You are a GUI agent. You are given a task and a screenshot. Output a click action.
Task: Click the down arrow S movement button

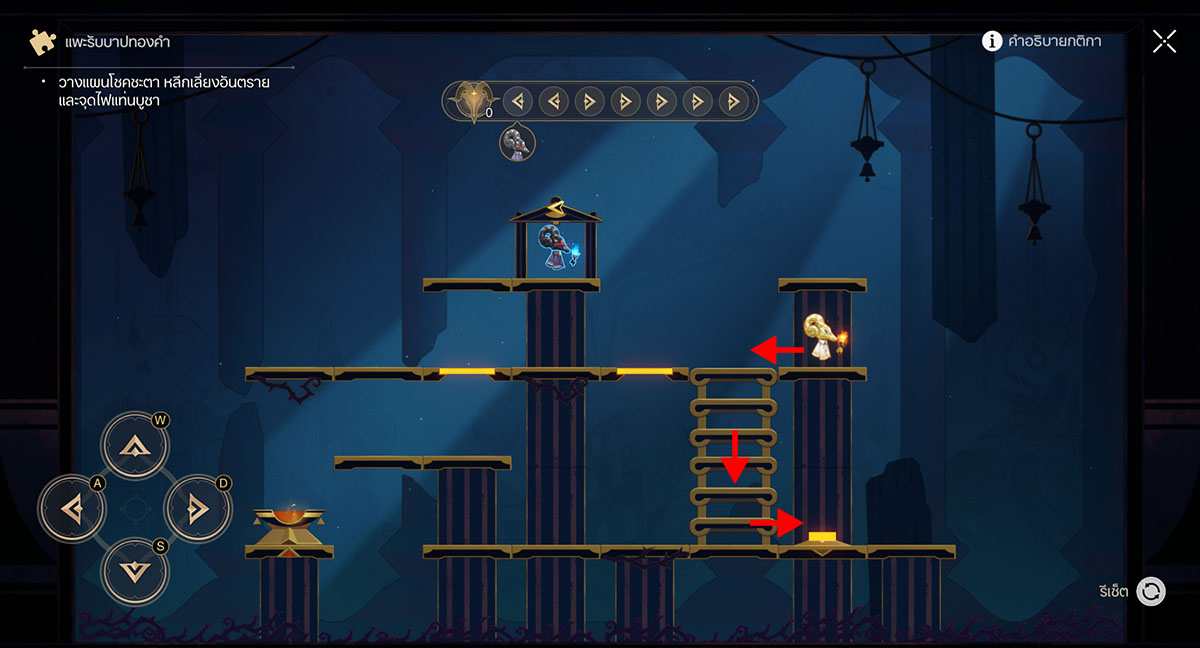coord(135,572)
